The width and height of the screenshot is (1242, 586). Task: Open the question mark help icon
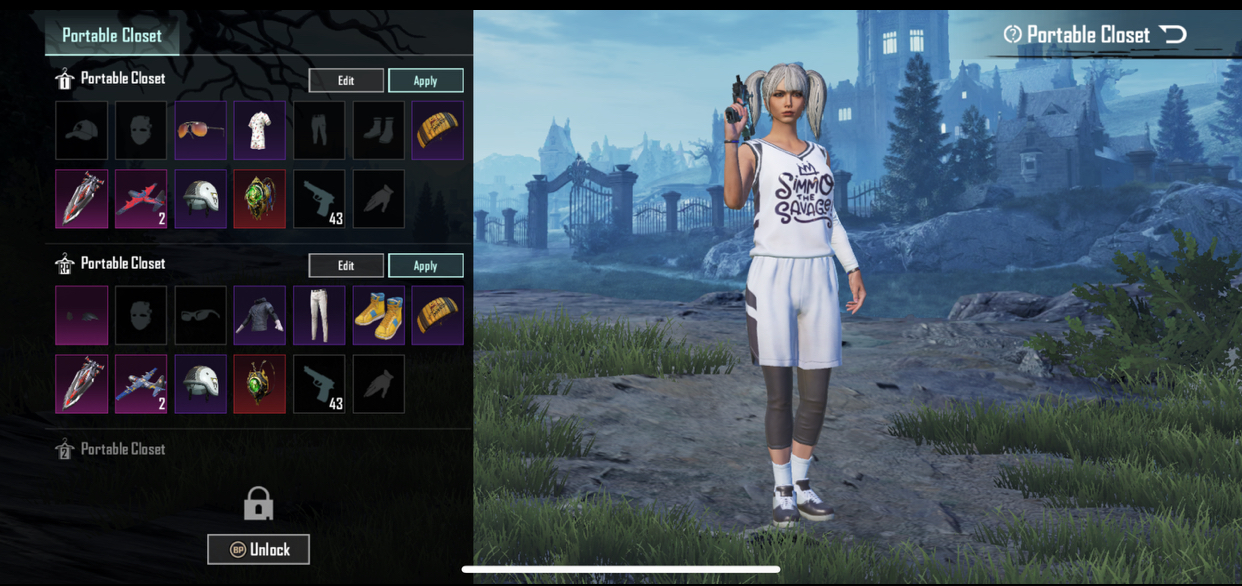(x=1012, y=35)
